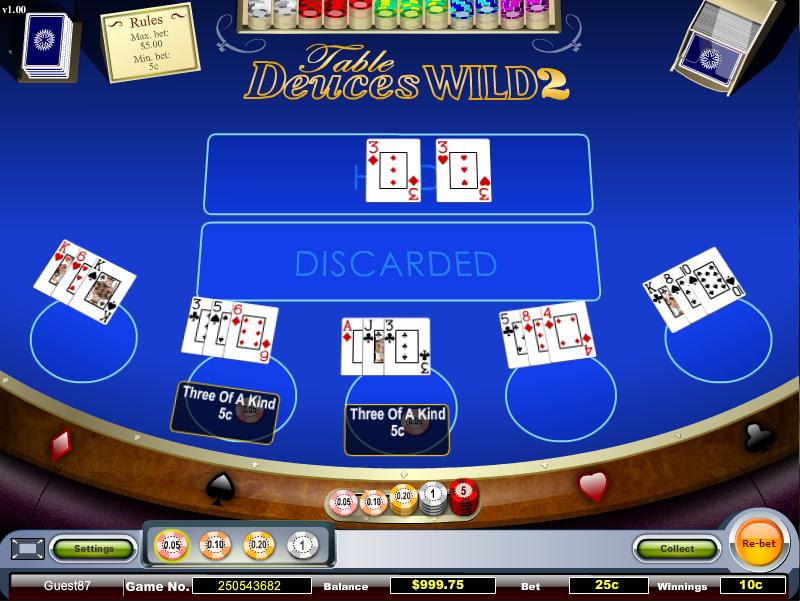Select the spade suit marker on the rail

pyautogui.click(x=219, y=488)
